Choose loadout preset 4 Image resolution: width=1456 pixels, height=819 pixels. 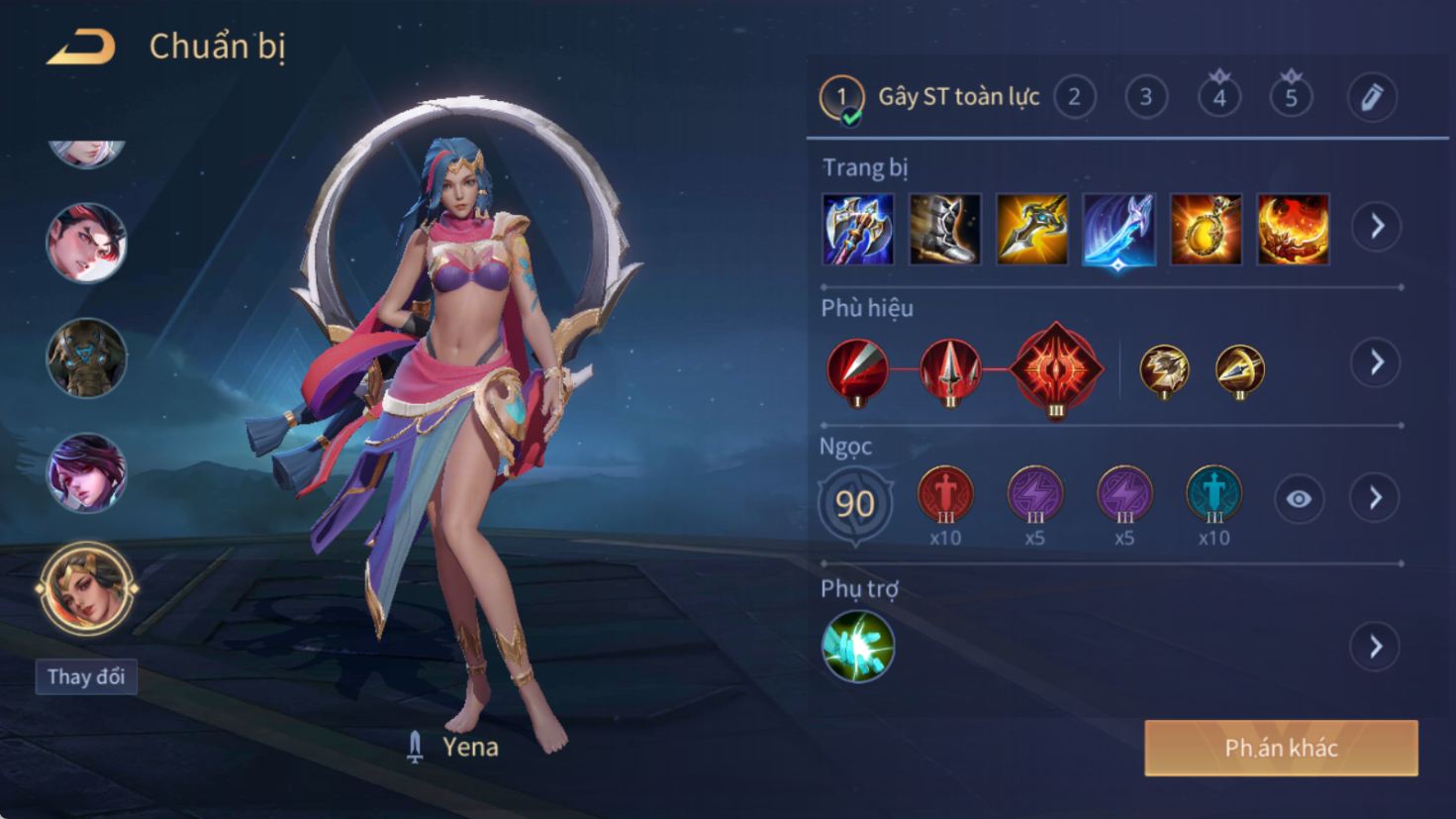click(x=1219, y=97)
